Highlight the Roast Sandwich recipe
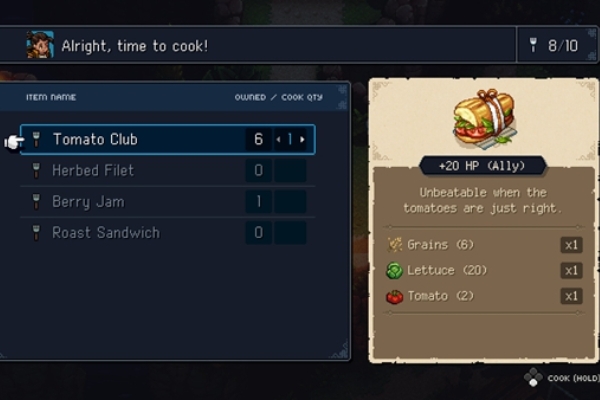600x400 pixels. coord(105,233)
